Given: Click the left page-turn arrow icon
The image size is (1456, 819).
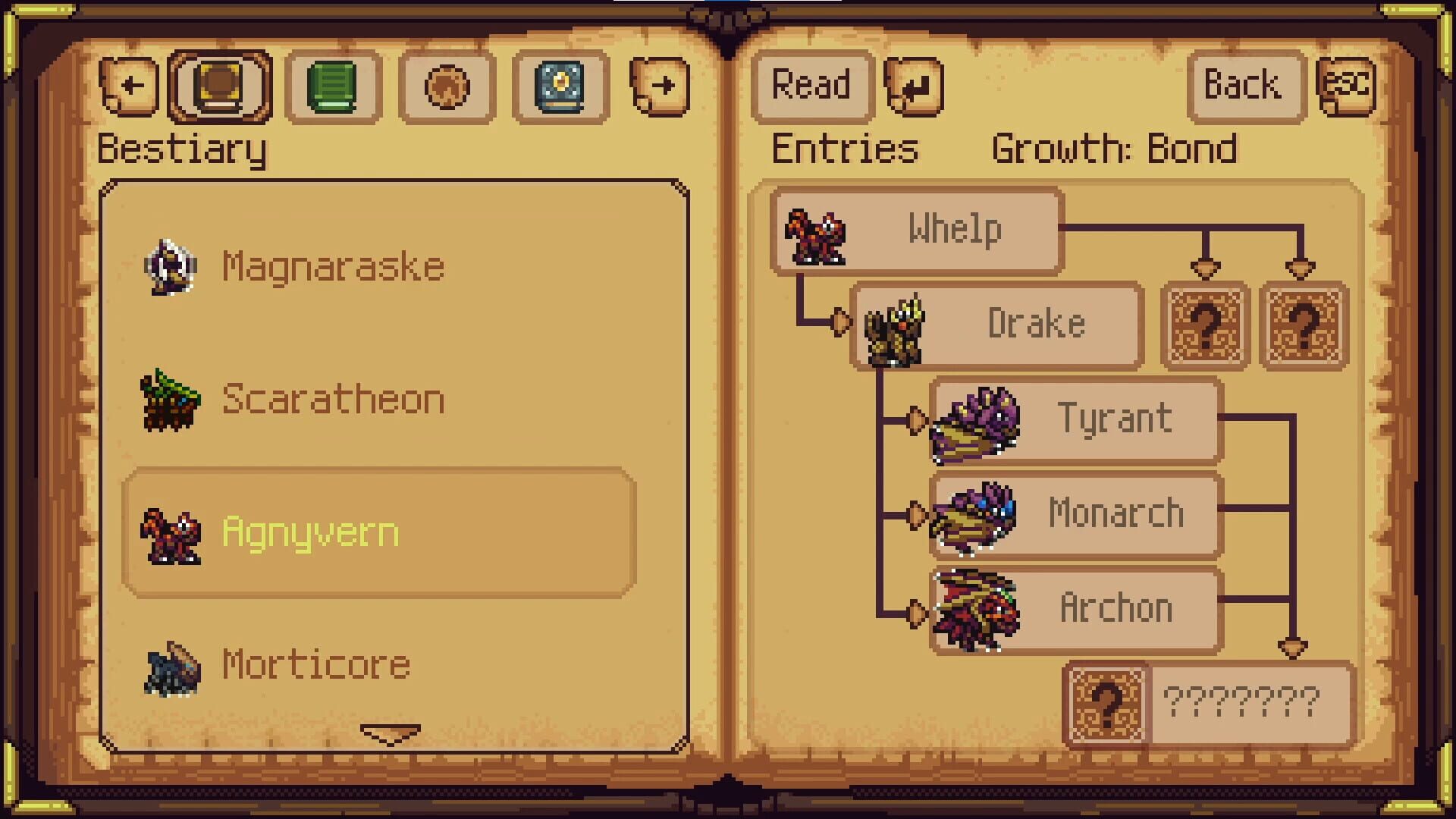Looking at the screenshot, I should click(x=129, y=86).
